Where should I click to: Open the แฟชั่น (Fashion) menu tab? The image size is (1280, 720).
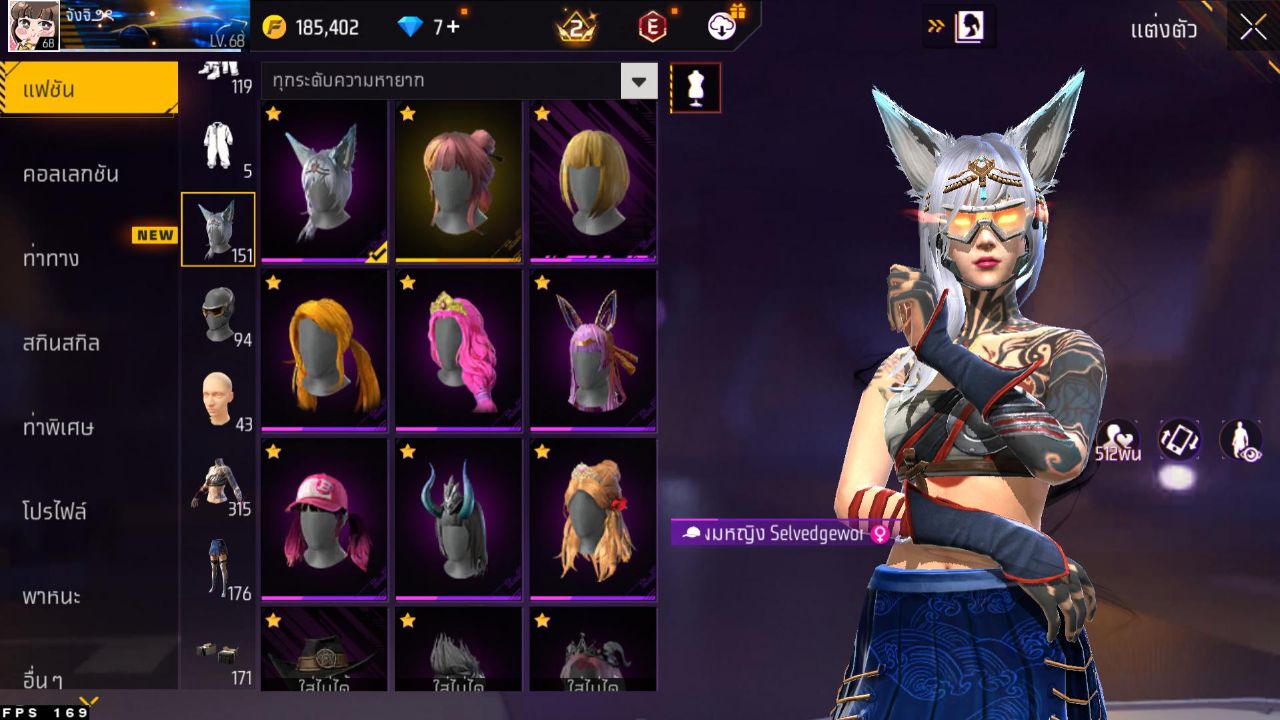click(88, 90)
